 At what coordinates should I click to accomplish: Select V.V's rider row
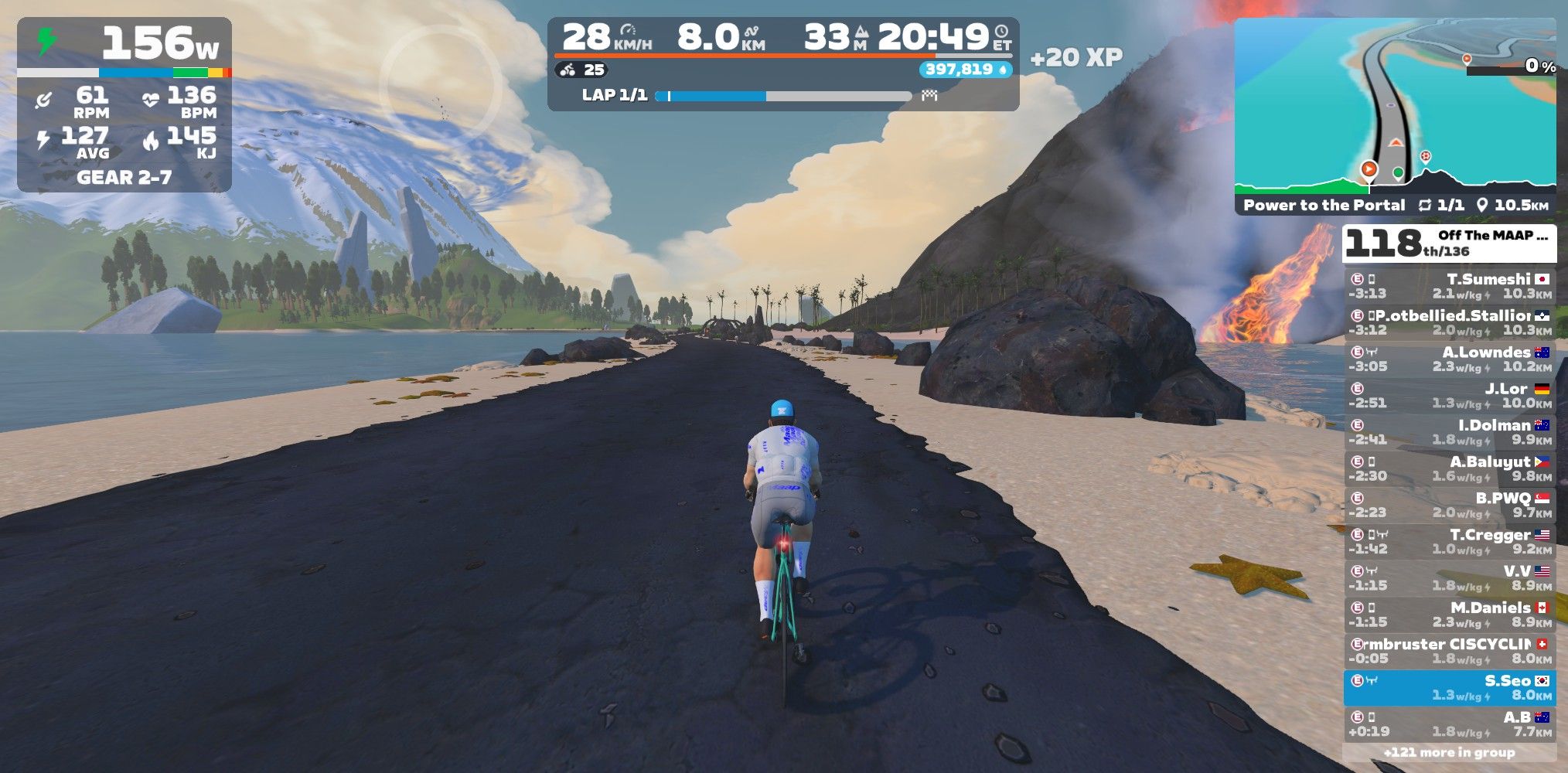tap(1449, 578)
